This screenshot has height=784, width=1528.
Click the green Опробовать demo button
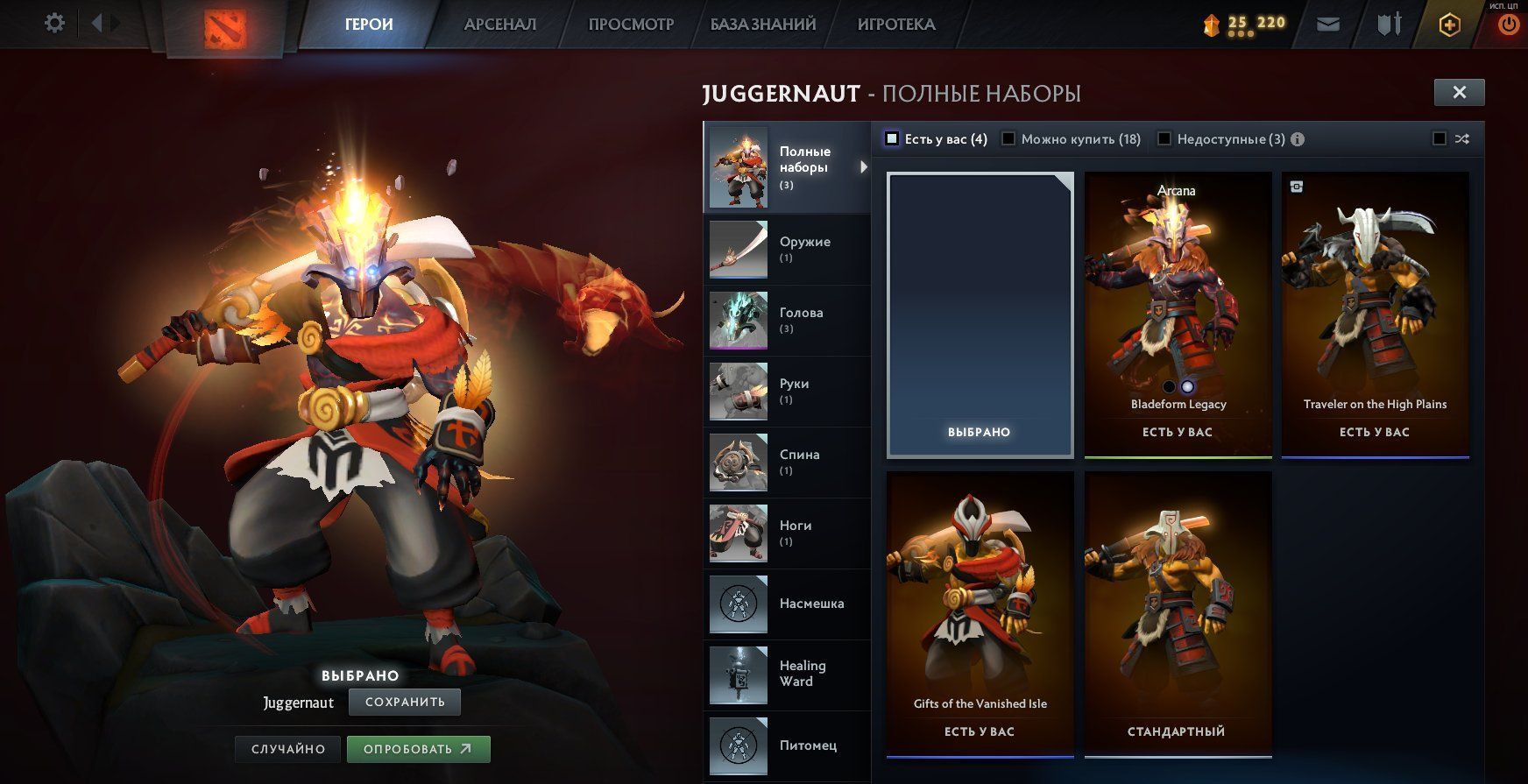coord(418,749)
